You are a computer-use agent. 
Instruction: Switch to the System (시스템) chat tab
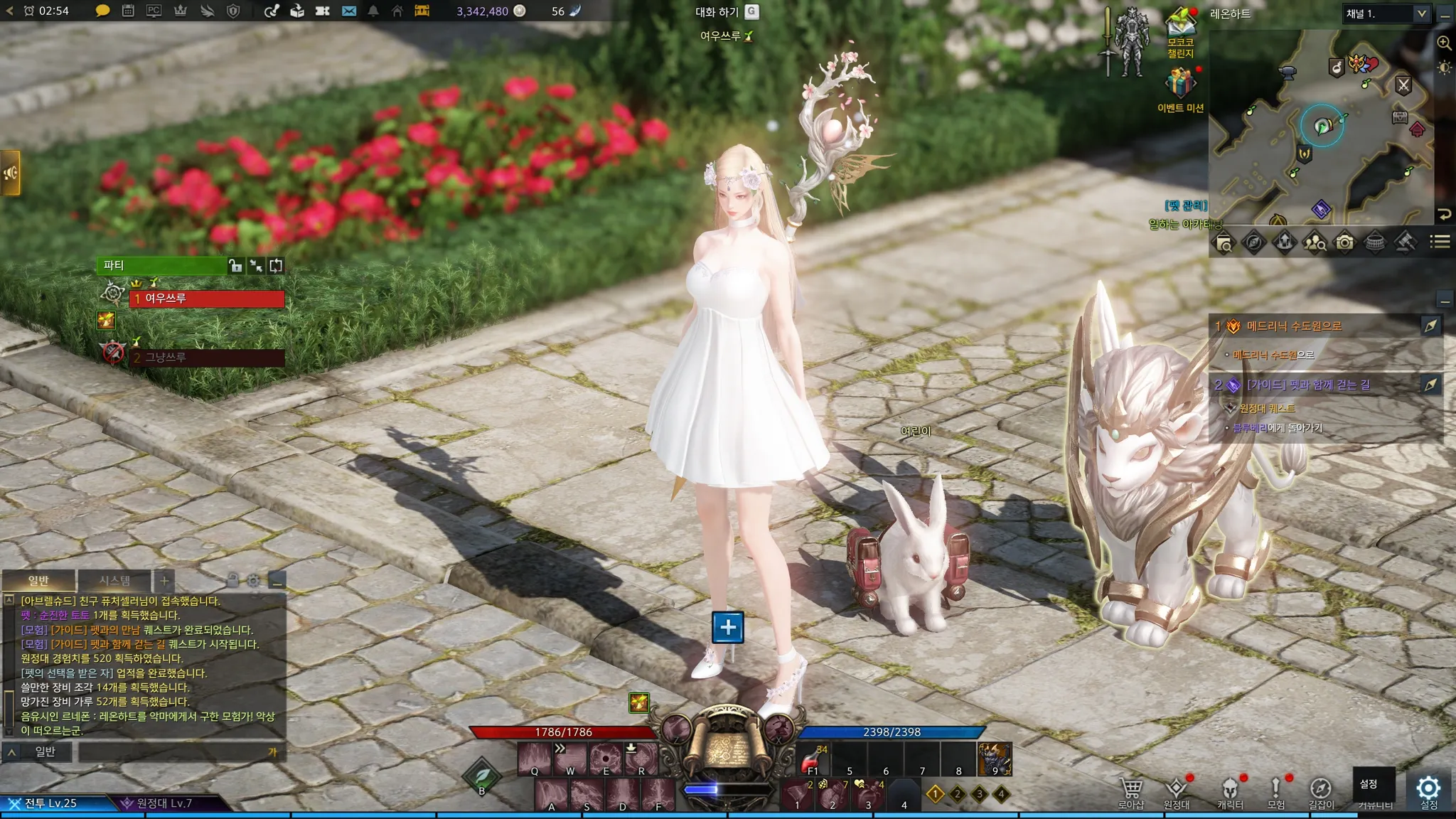click(114, 580)
